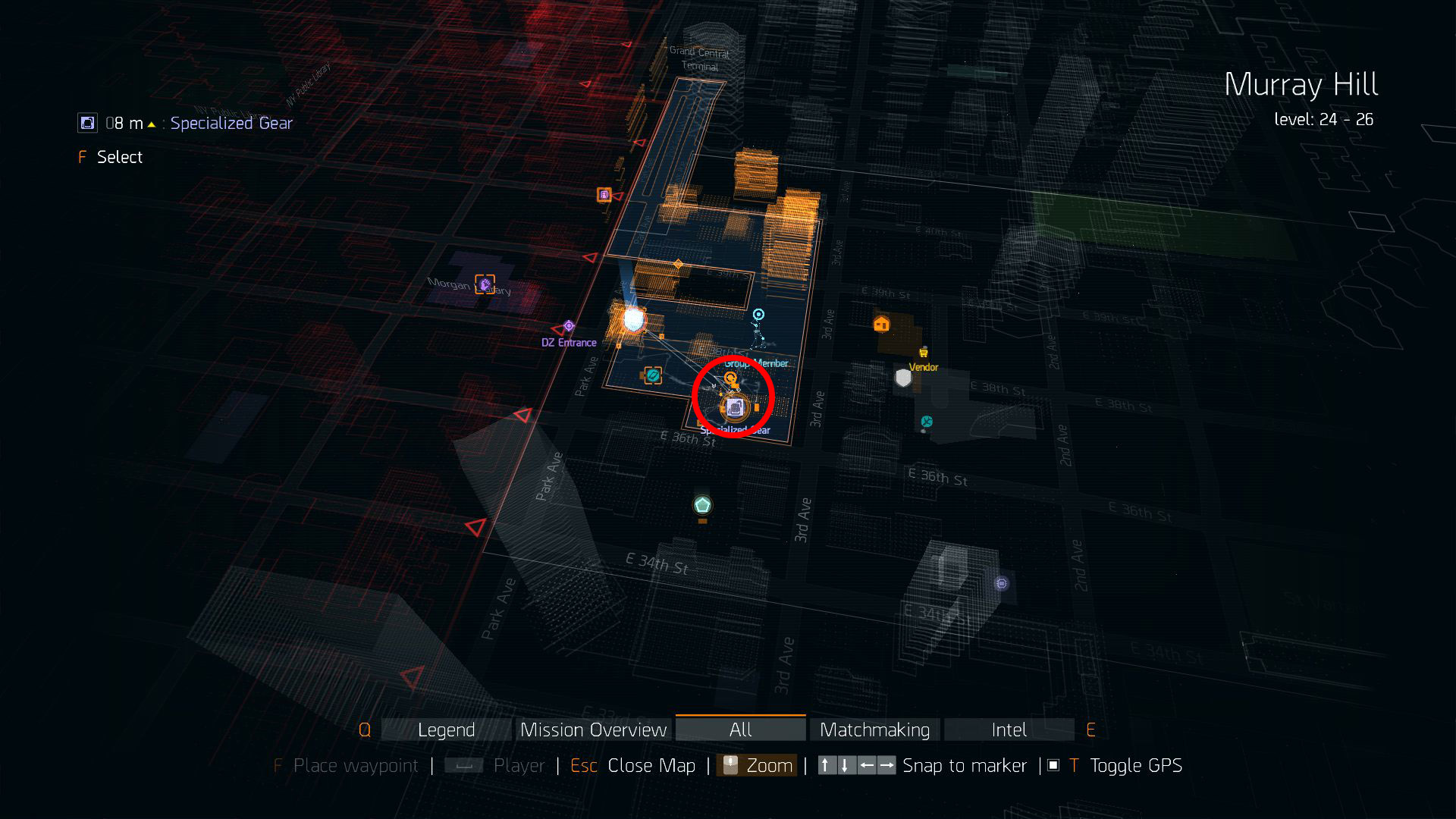Switch to the Mission Overview tab

point(594,730)
